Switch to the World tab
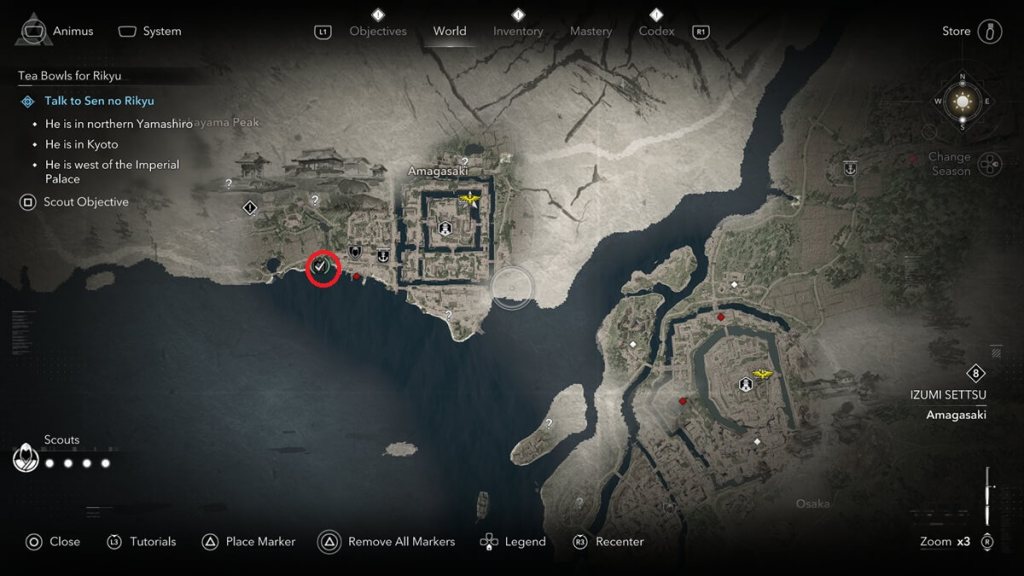1024x576 pixels. tap(449, 31)
